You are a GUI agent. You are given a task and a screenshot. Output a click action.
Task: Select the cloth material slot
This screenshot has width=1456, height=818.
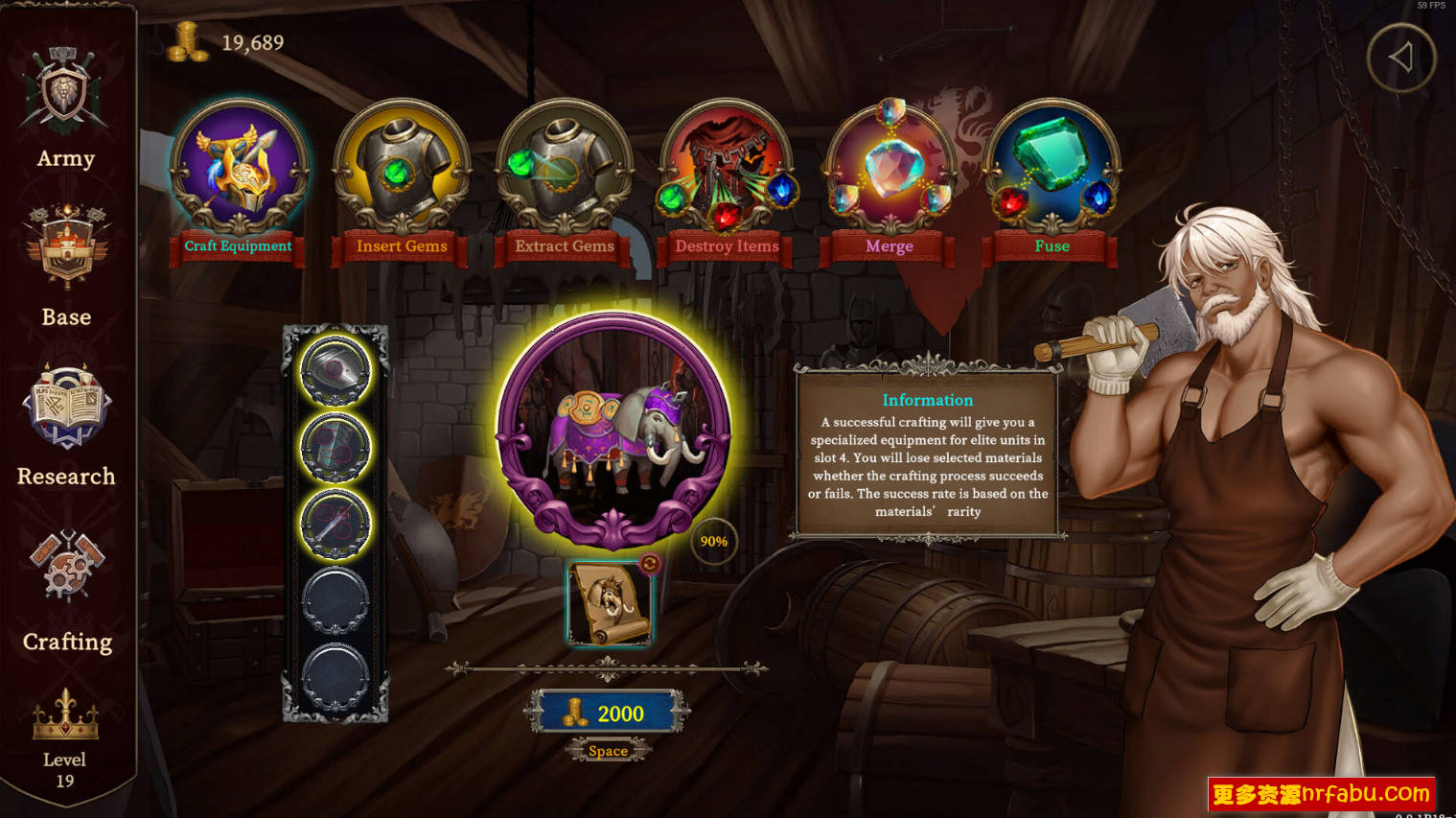pyautogui.click(x=335, y=447)
